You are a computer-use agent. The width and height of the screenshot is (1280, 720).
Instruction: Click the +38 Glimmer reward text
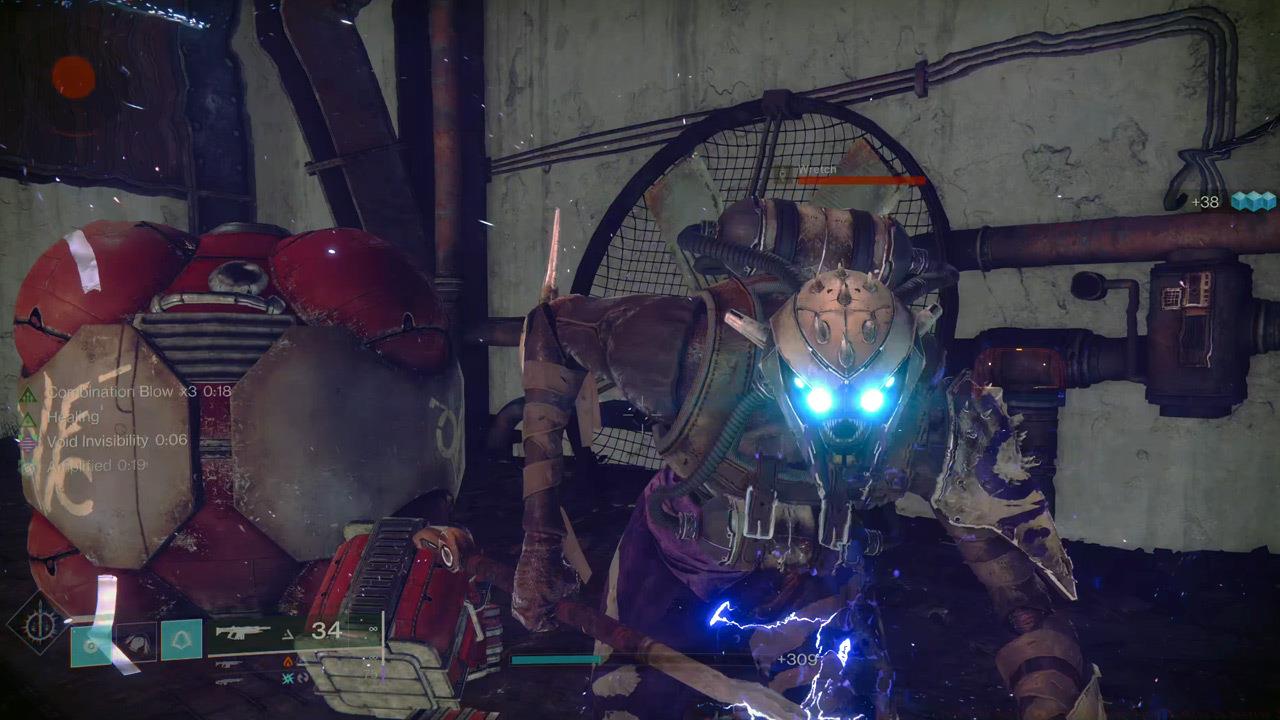tap(1203, 200)
